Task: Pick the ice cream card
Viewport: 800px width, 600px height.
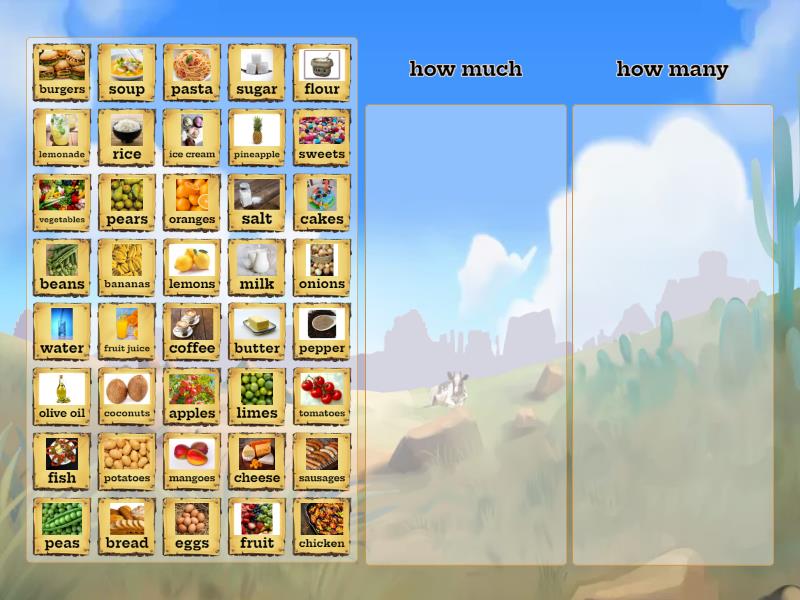Action: 192,137
